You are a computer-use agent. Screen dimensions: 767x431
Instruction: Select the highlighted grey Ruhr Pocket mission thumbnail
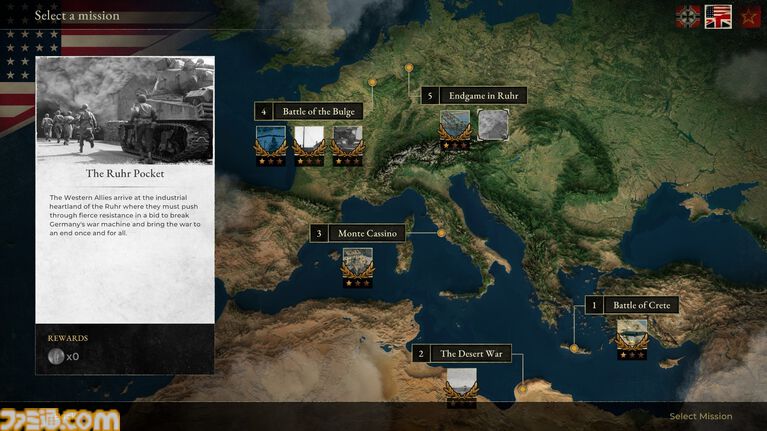click(x=492, y=124)
